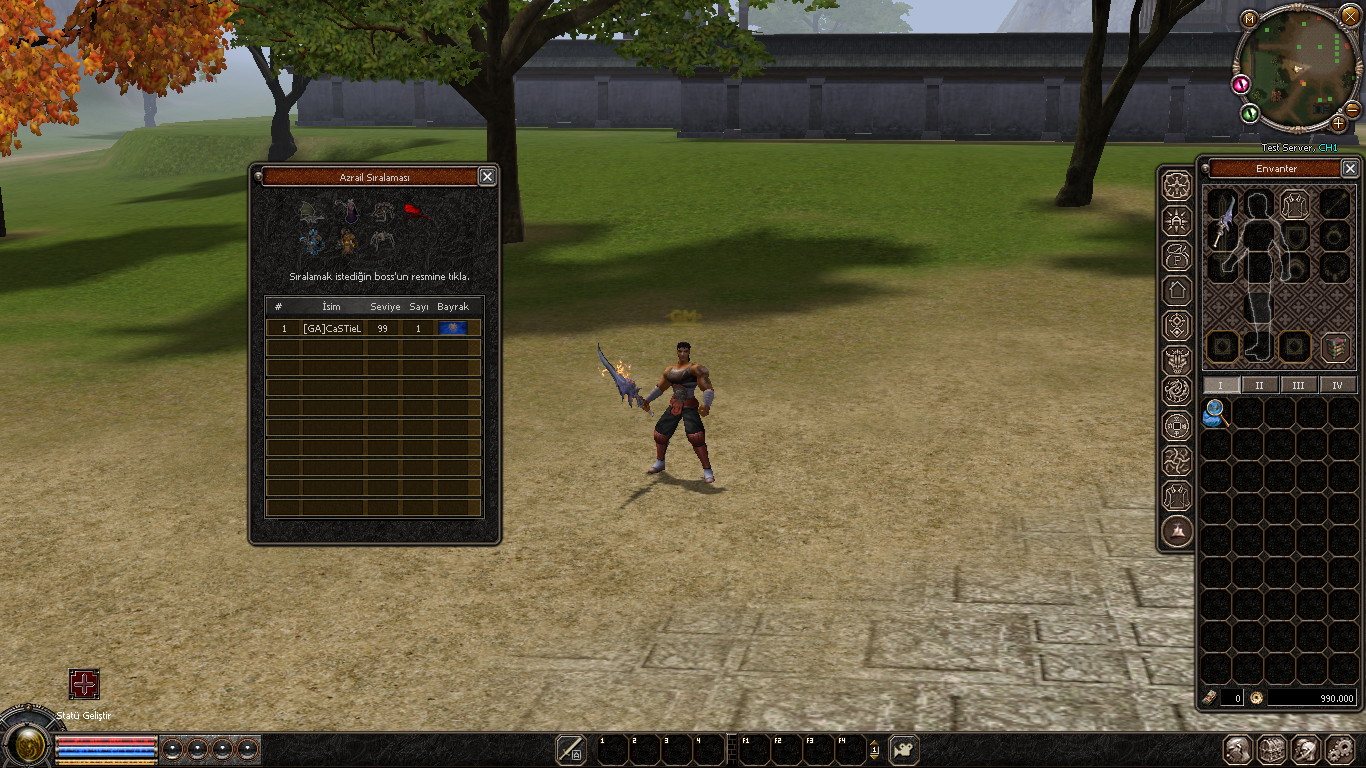Image resolution: width=1366 pixels, height=768 pixels.
Task: Click the house icon in side panel
Action: [x=1177, y=291]
